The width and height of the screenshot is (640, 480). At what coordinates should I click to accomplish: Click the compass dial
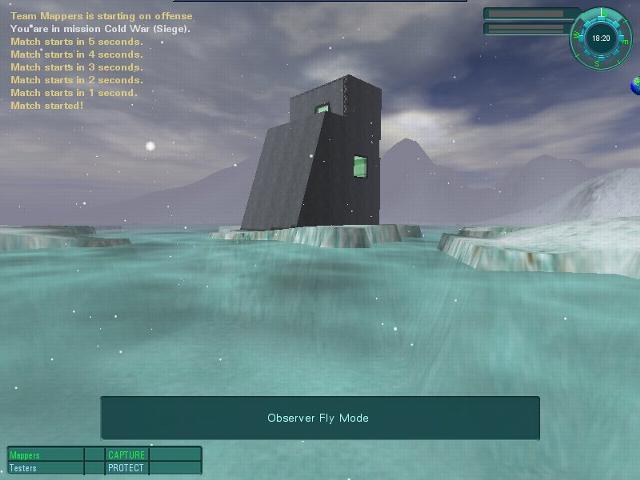(600, 38)
